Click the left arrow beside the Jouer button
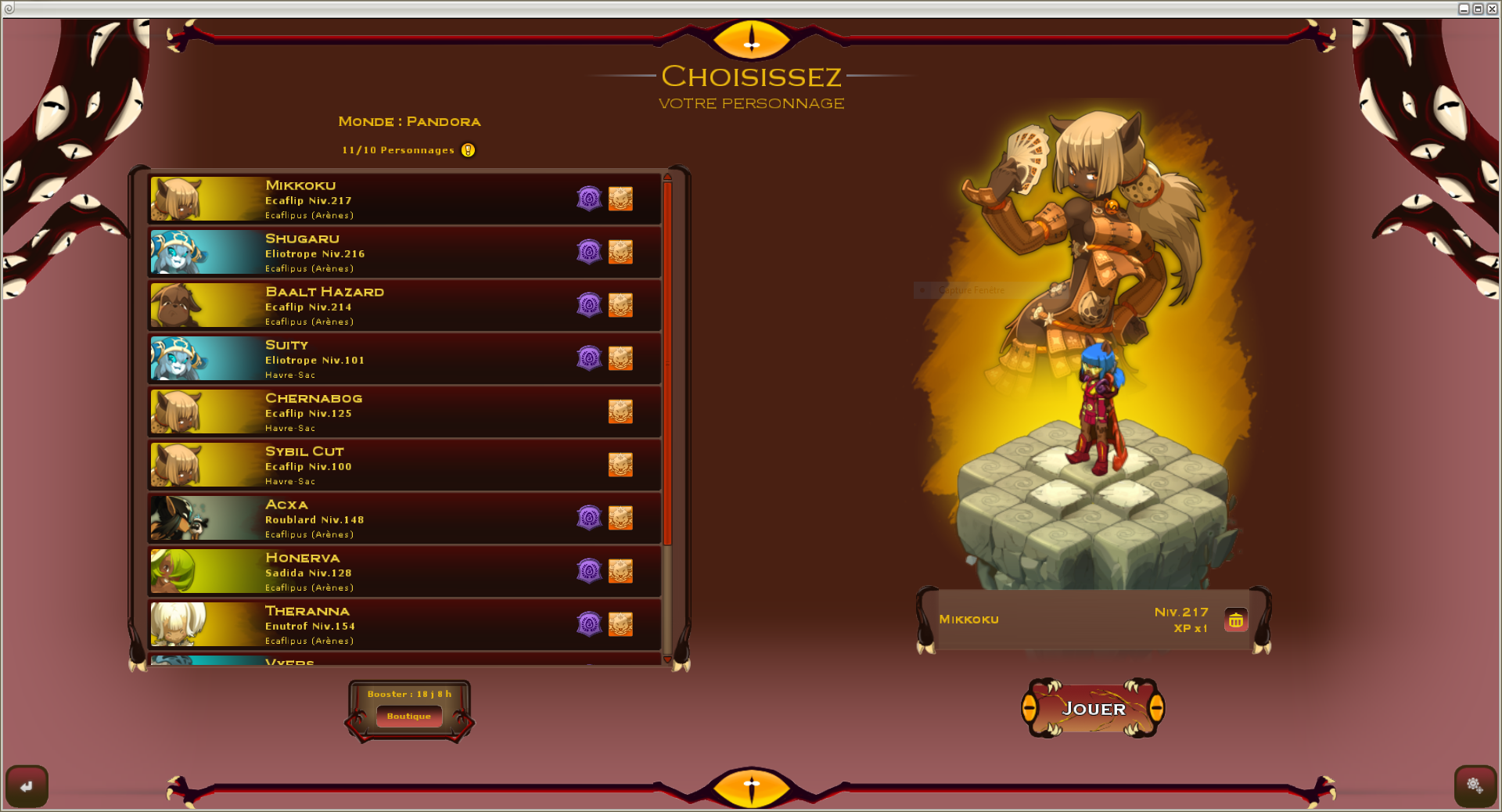 tap(1029, 709)
